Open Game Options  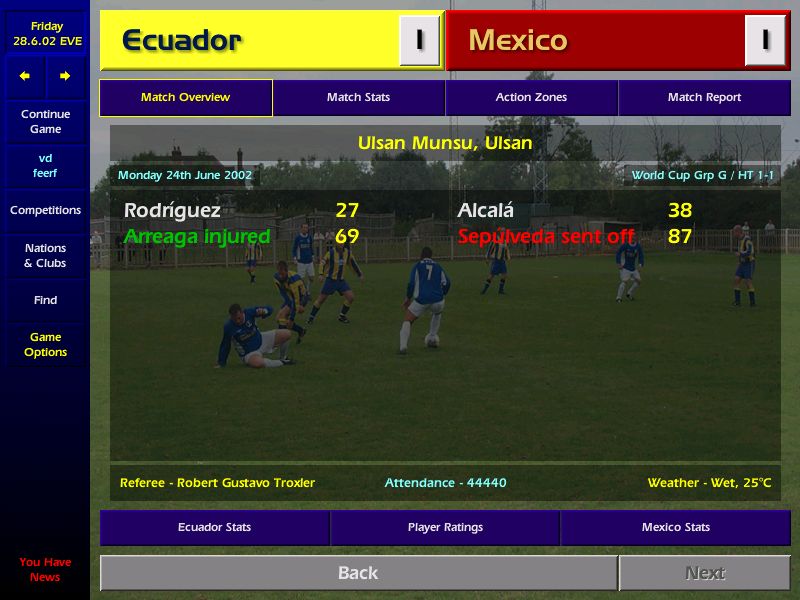(45, 345)
